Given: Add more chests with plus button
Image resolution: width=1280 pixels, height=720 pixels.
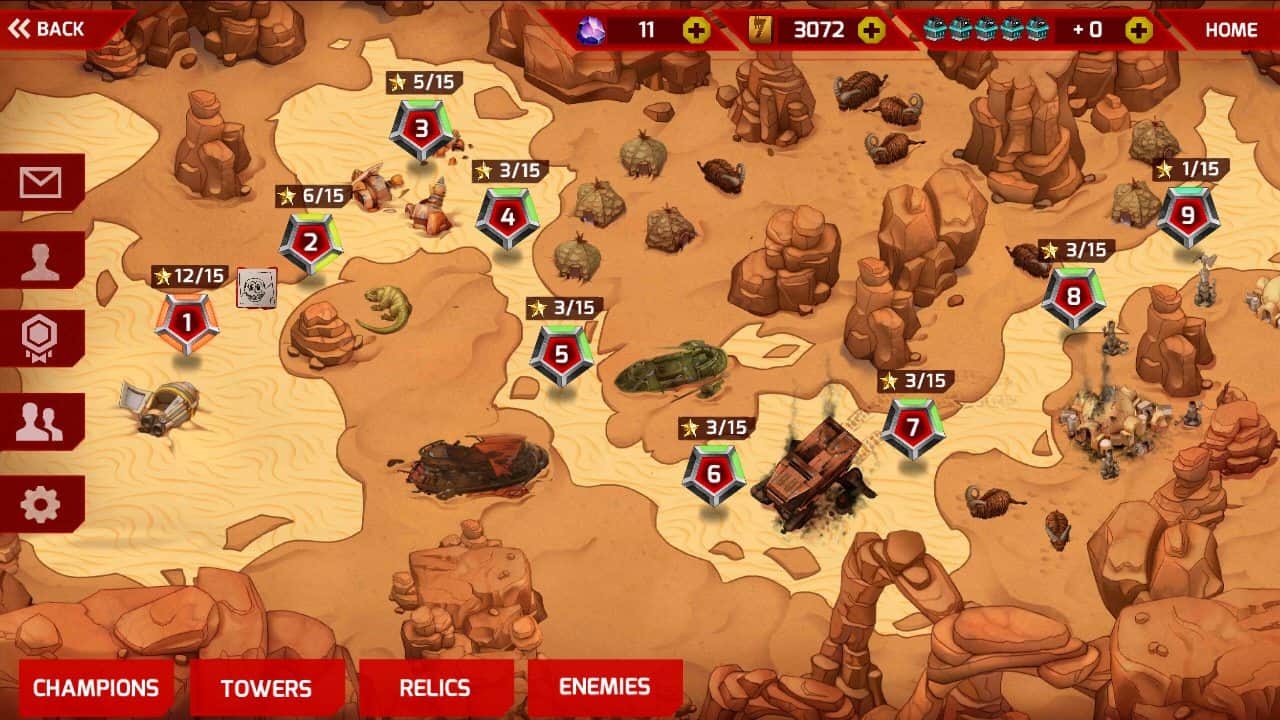Looking at the screenshot, I should click(x=1138, y=30).
